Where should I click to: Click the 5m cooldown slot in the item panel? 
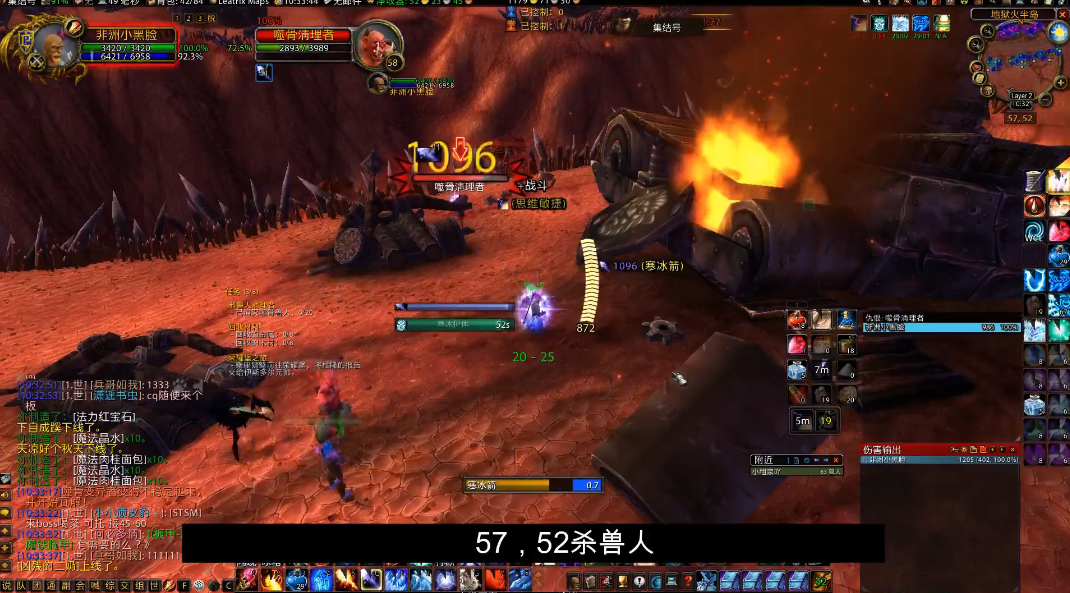pos(802,420)
